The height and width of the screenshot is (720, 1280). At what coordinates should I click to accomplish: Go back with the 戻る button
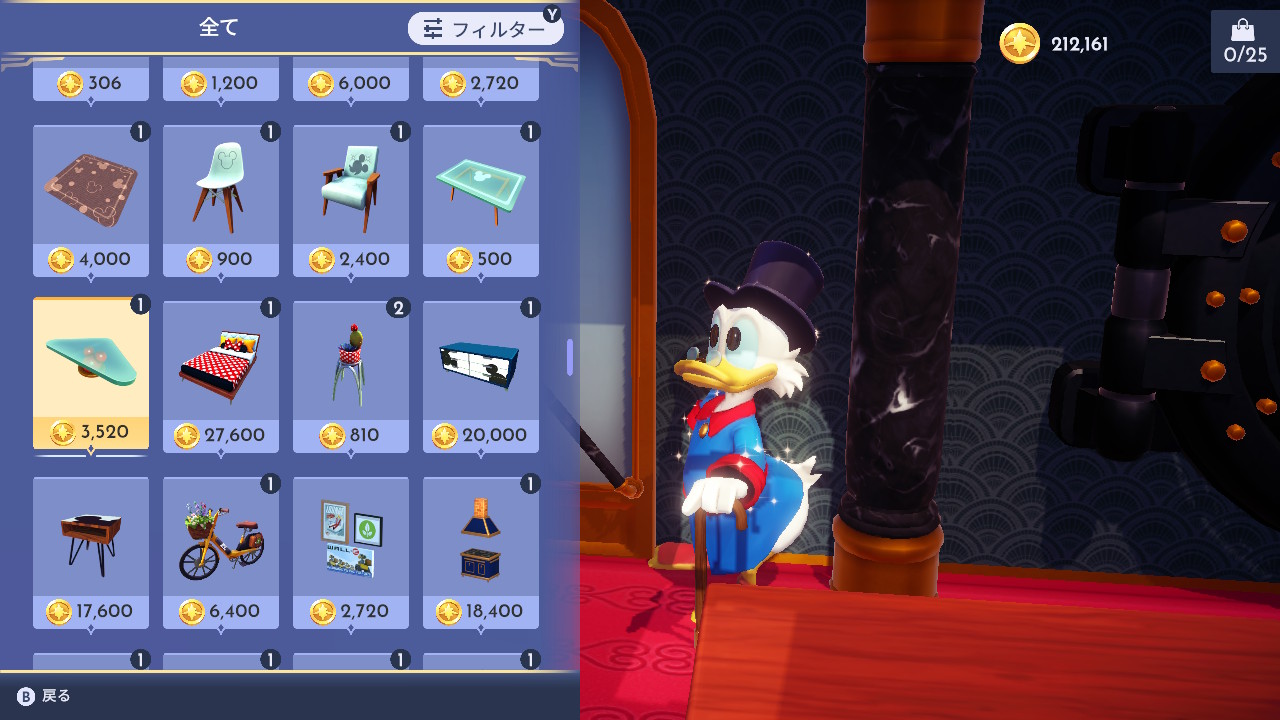pos(44,696)
